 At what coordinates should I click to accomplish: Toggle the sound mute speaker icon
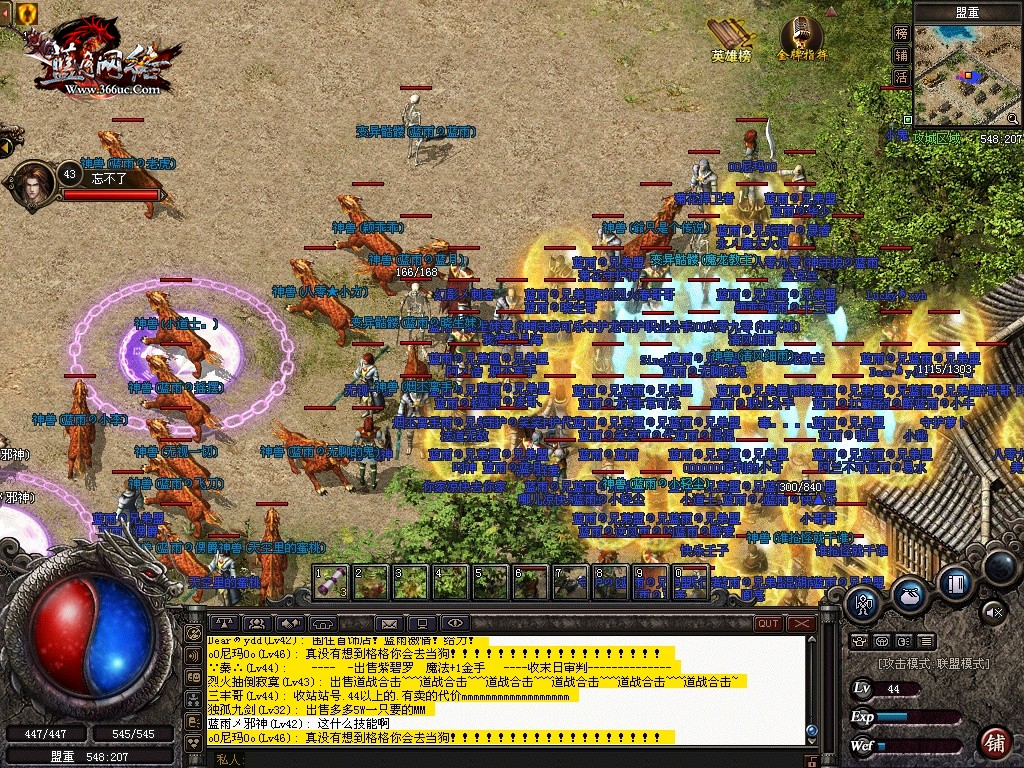[993, 610]
